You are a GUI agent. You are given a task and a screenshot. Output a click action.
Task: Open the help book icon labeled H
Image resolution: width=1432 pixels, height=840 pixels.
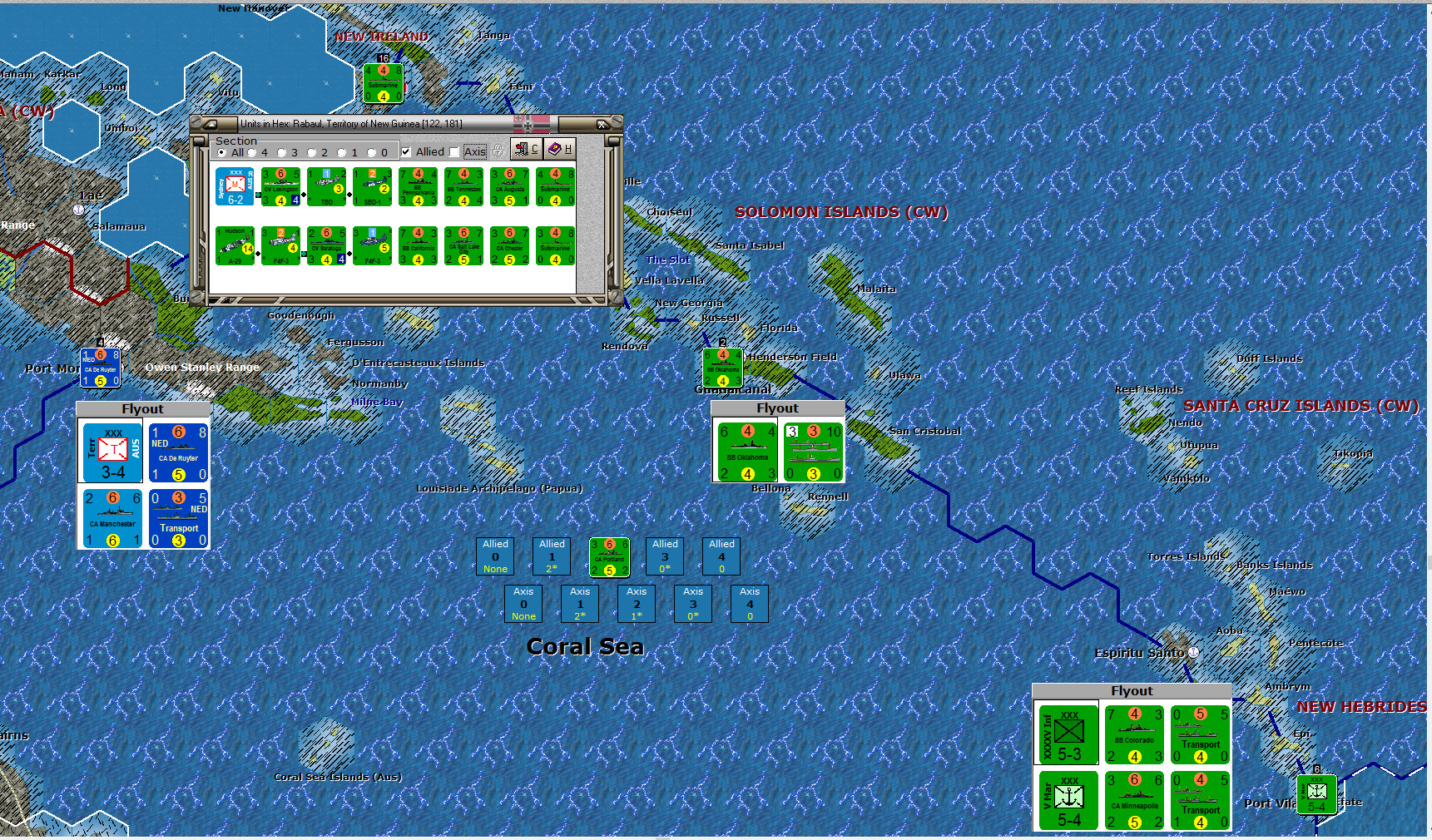[558, 148]
